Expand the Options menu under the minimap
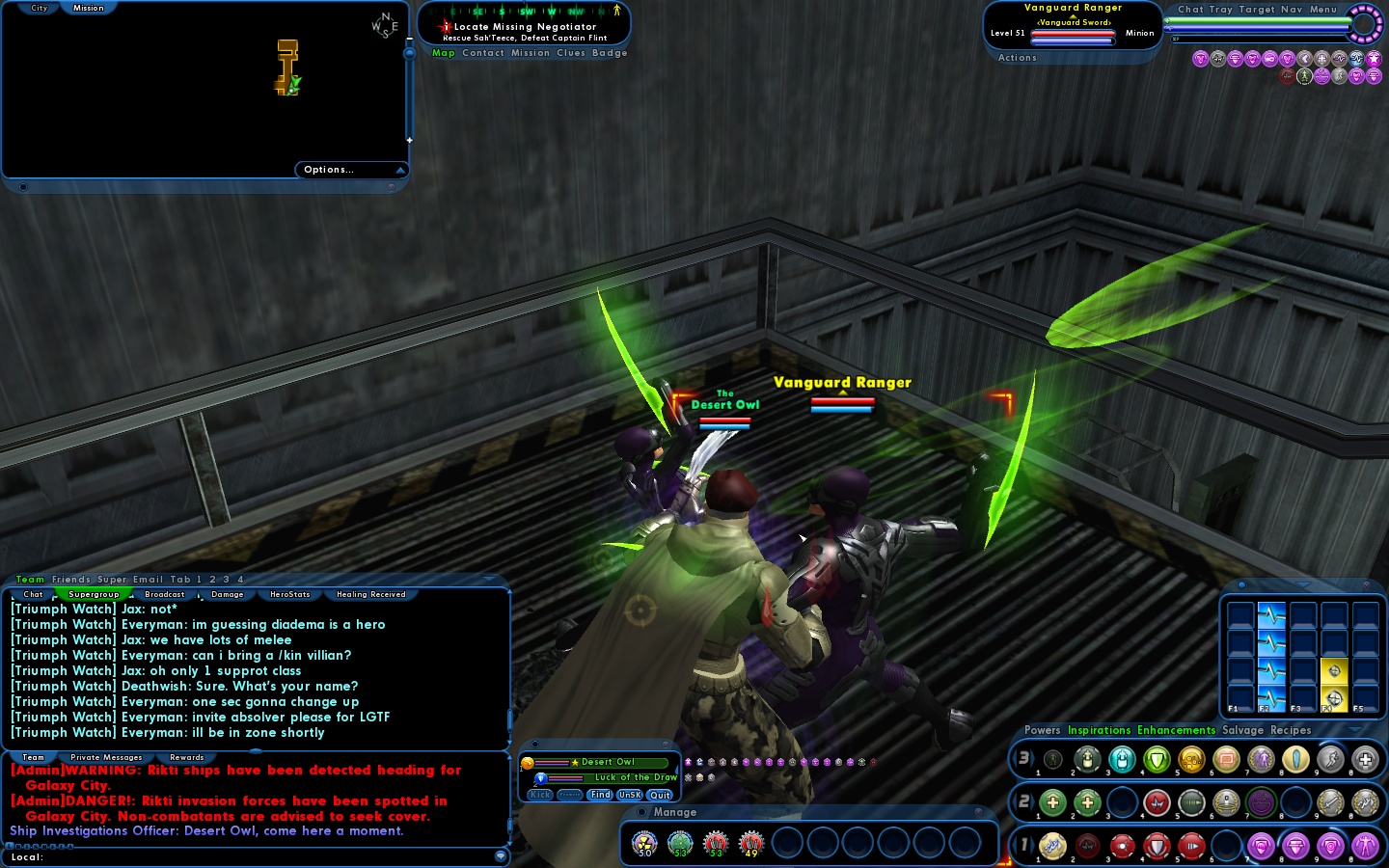 tap(327, 169)
